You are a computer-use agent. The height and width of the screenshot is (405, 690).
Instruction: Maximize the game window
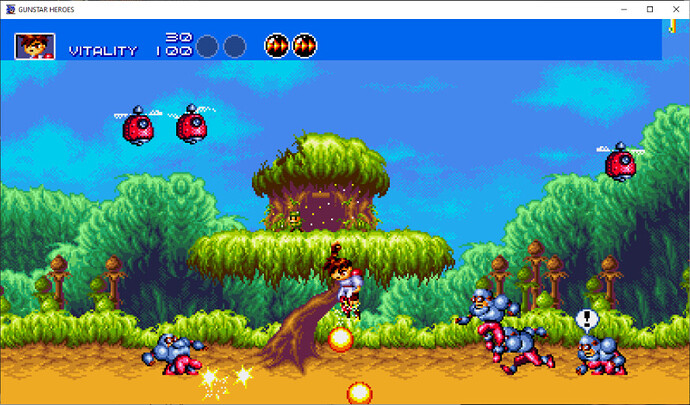tap(650, 9)
